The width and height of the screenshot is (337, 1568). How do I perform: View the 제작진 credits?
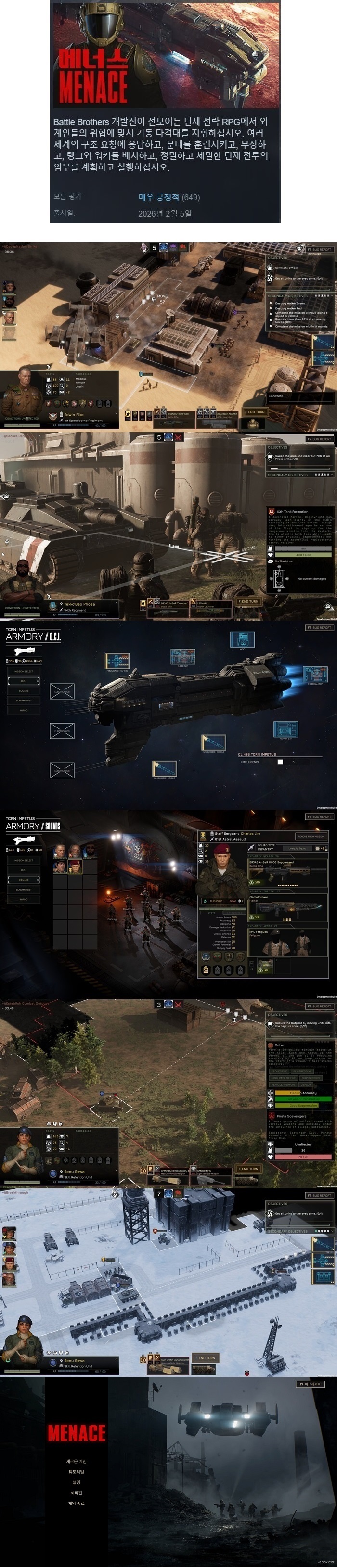(76, 1492)
